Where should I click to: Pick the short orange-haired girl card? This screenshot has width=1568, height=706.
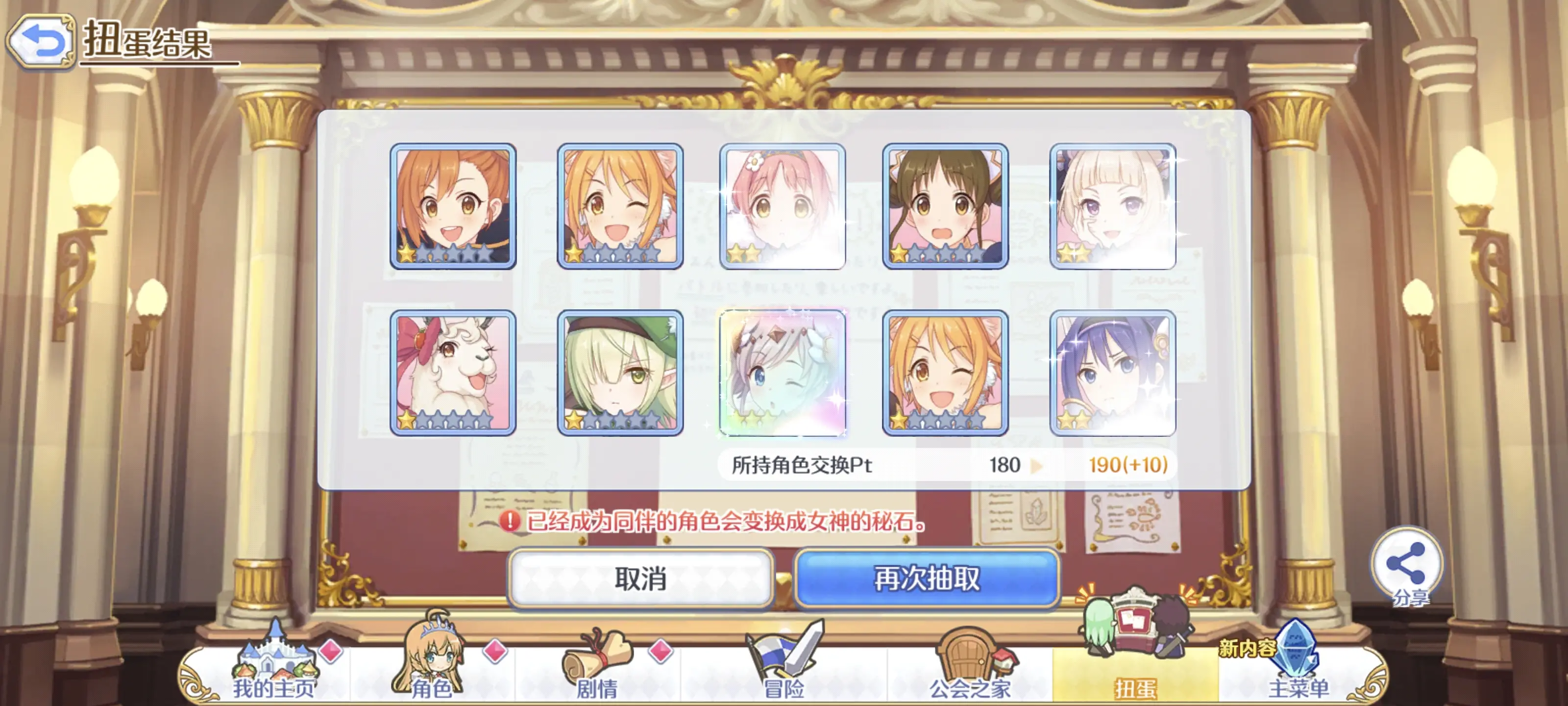pos(453,206)
